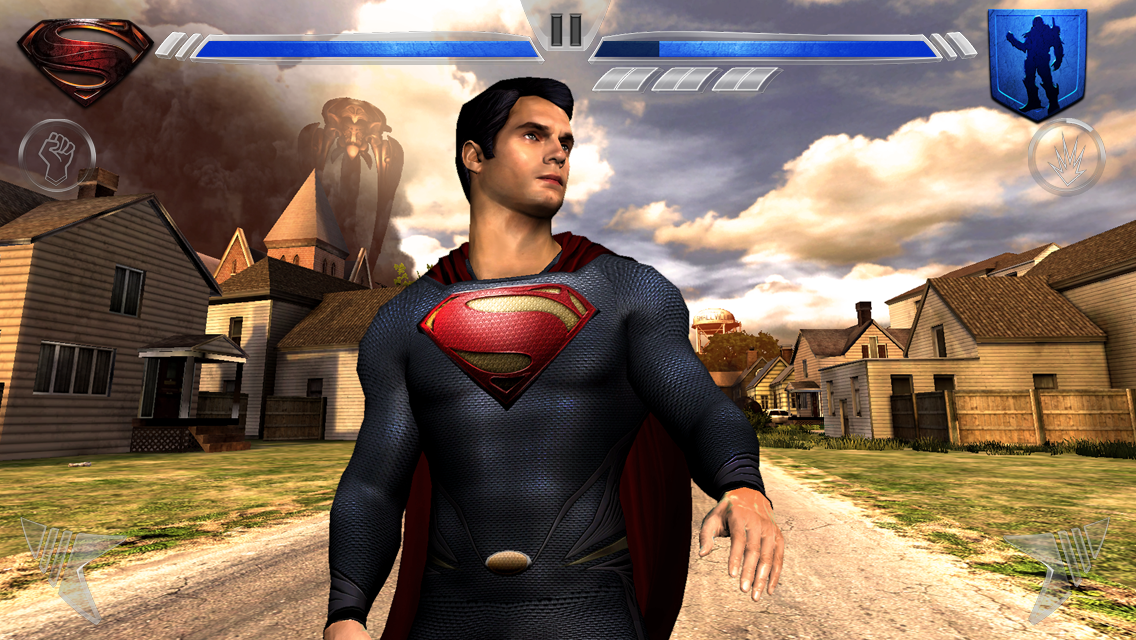Pause the game with the top pause button
Image resolution: width=1136 pixels, height=640 pixels.
coord(566,29)
